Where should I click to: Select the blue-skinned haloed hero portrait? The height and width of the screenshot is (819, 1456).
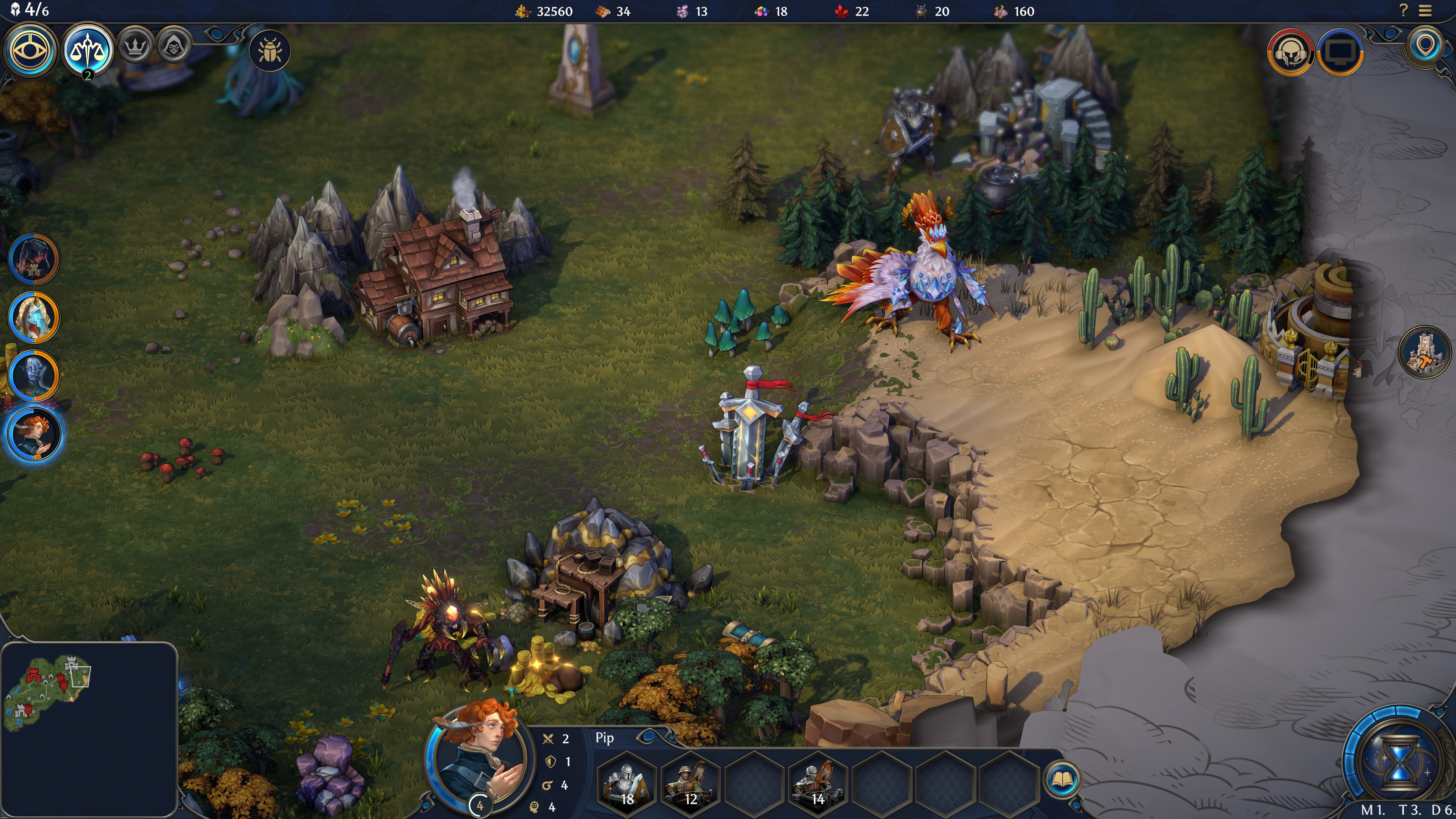34,318
